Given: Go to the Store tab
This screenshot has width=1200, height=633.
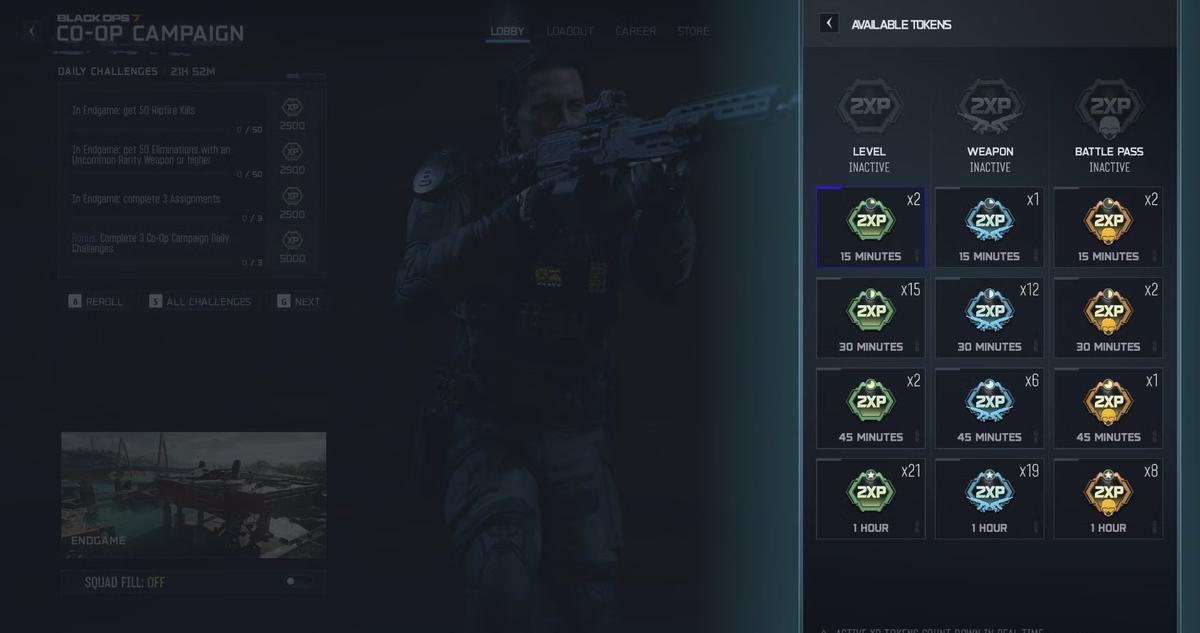Looking at the screenshot, I should point(693,31).
